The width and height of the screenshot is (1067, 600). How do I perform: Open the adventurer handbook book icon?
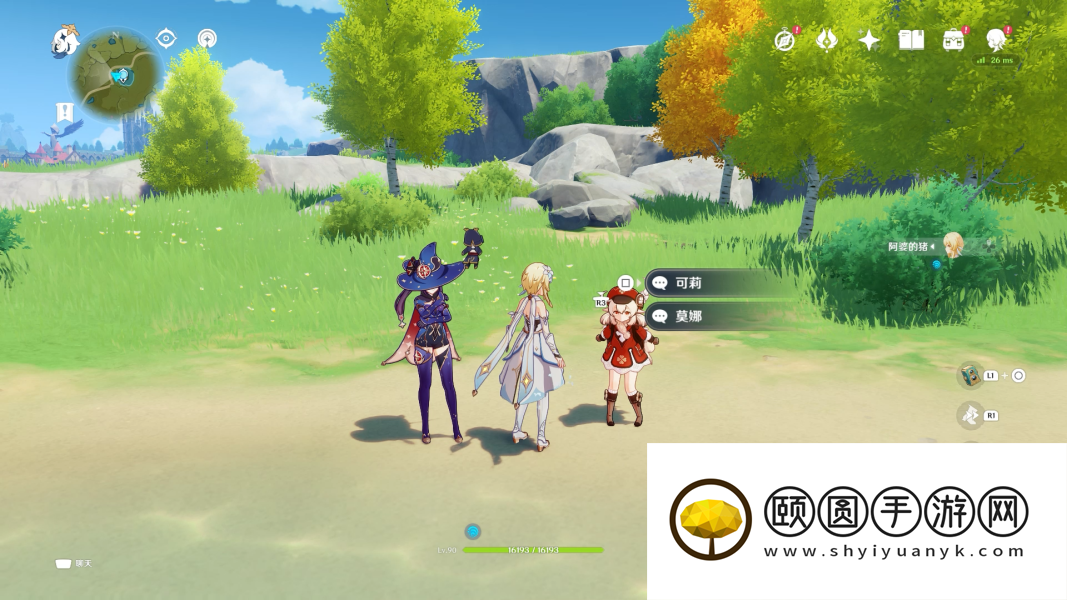pos(911,40)
